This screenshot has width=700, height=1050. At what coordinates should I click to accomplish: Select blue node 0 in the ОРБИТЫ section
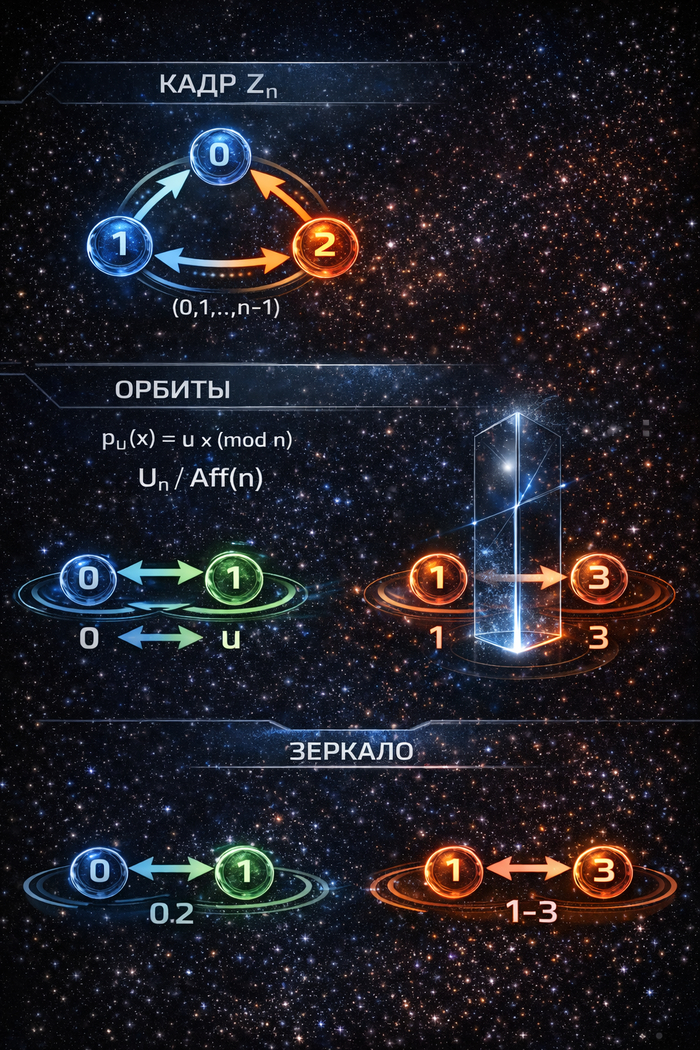88,579
